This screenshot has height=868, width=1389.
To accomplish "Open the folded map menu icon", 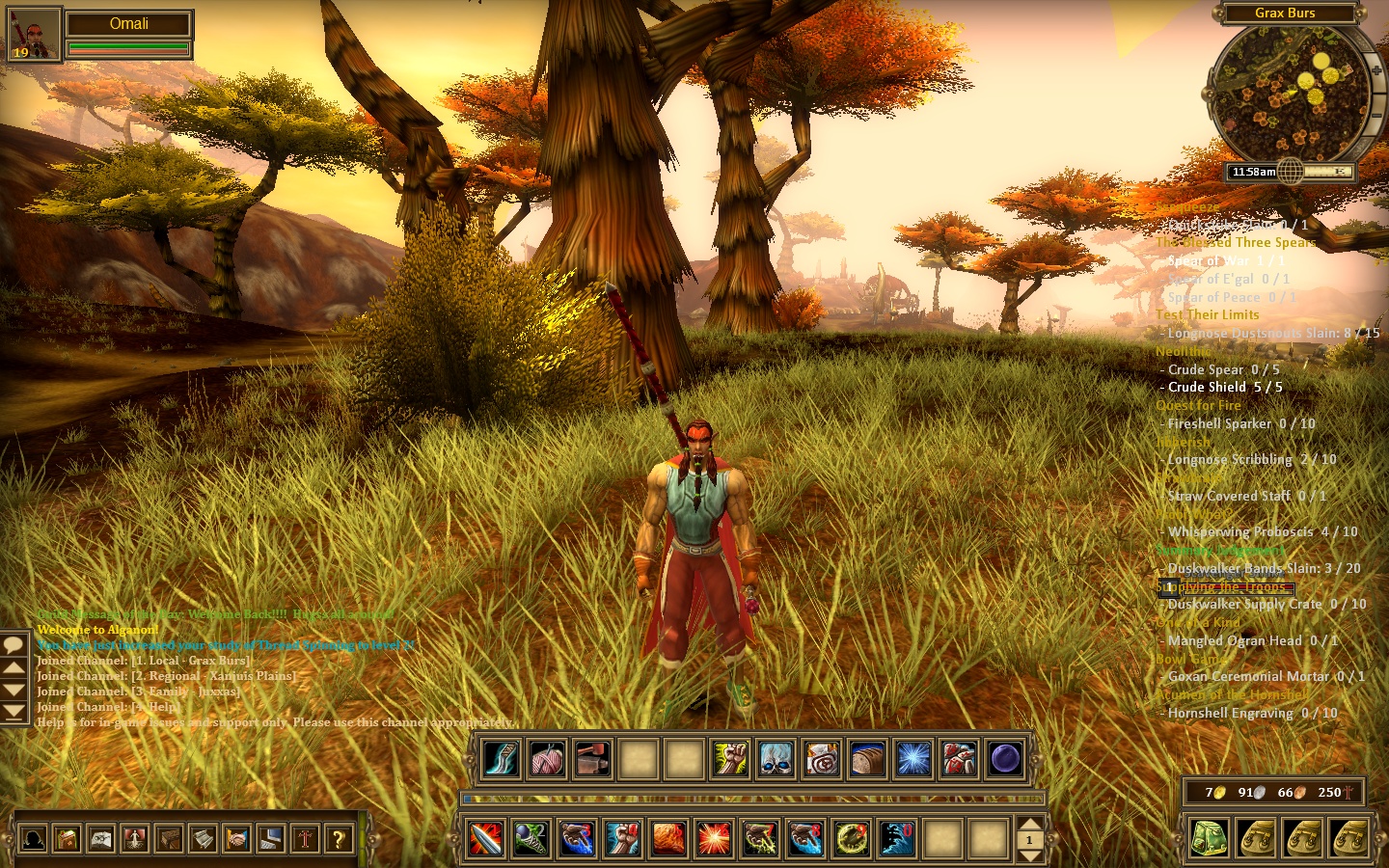I will point(100,839).
